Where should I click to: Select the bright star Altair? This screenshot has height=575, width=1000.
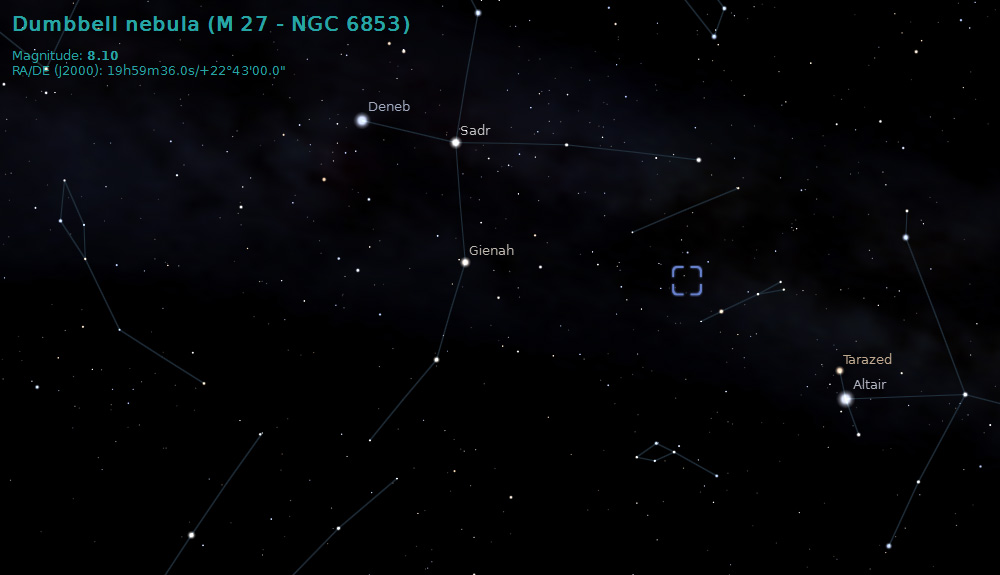tap(846, 399)
